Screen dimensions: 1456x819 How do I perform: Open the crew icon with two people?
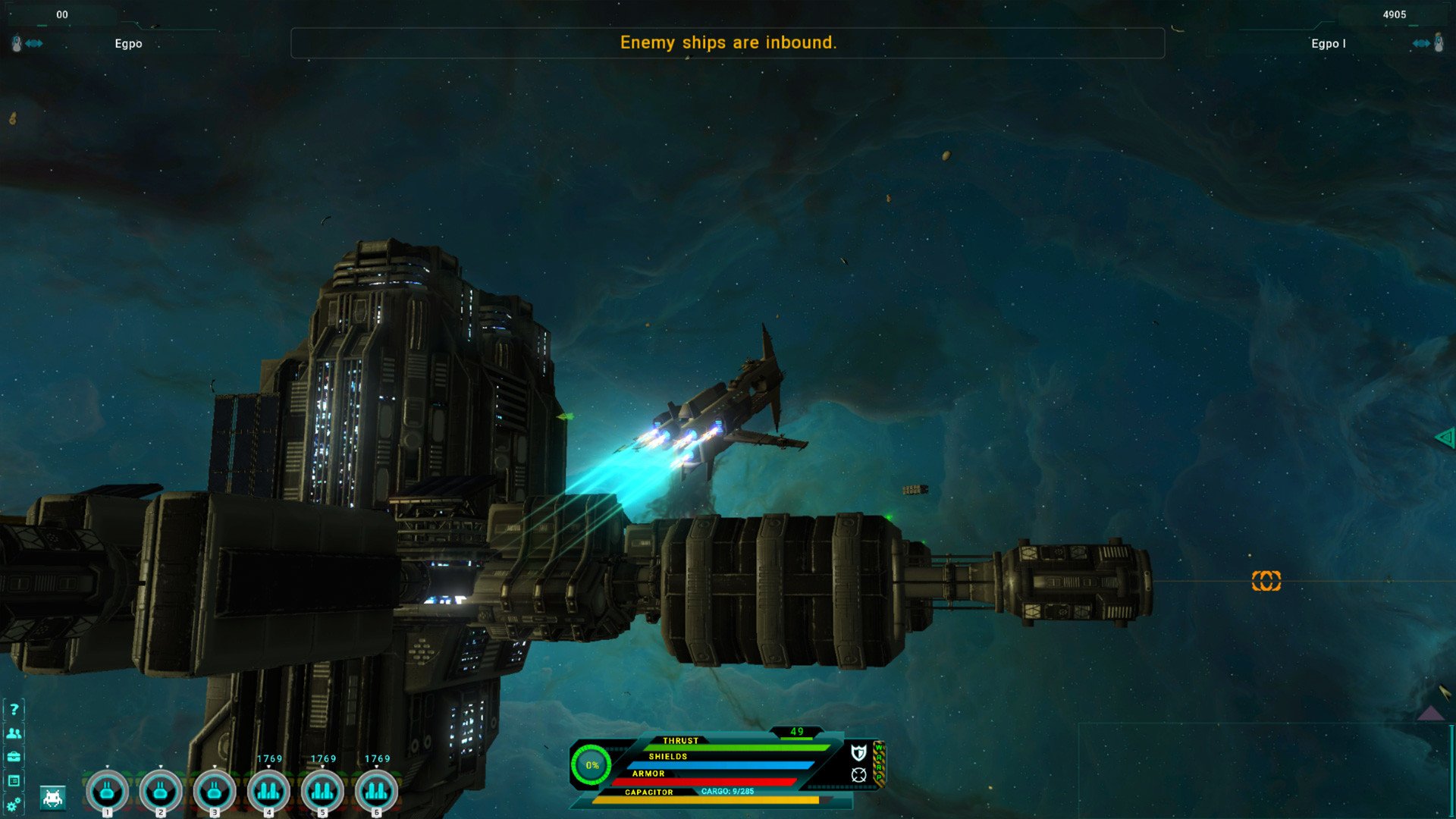(x=14, y=733)
